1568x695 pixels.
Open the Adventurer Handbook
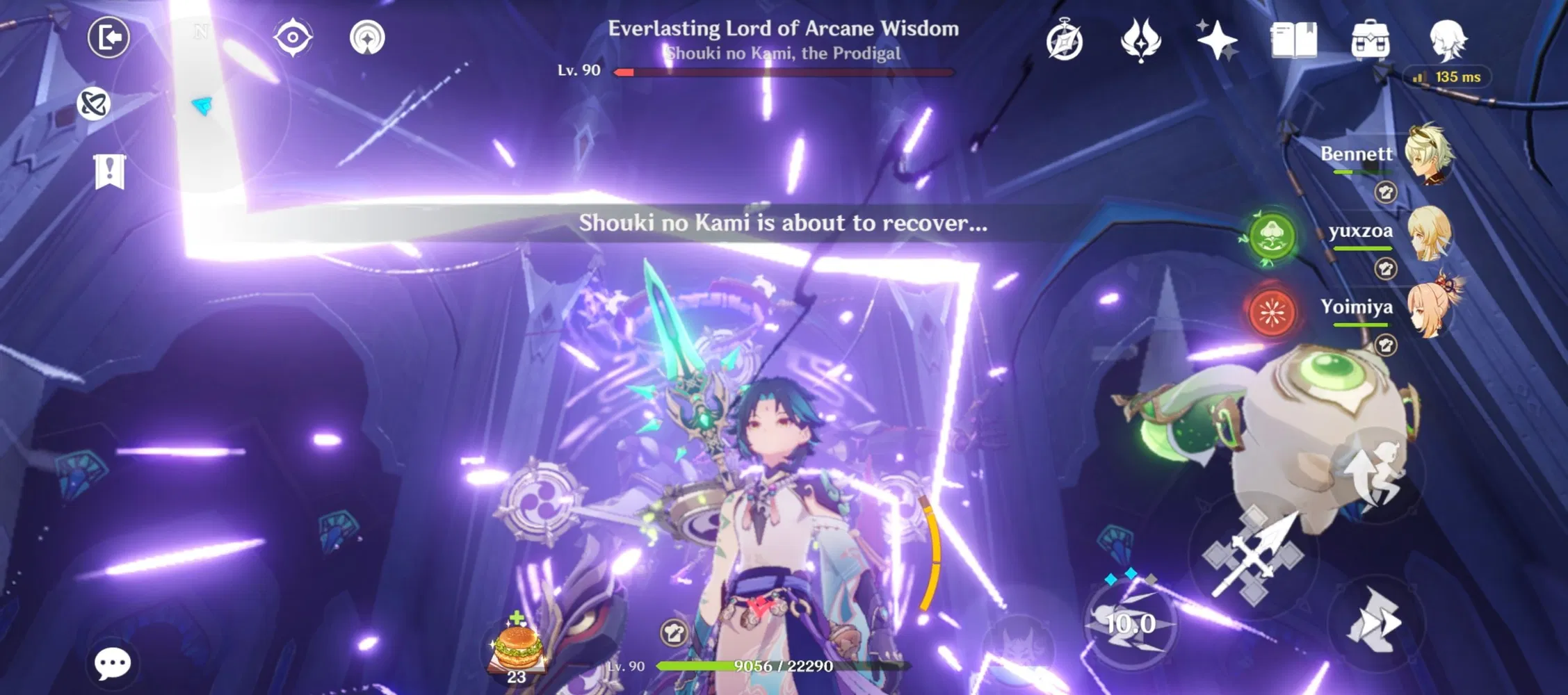pyautogui.click(x=1295, y=40)
